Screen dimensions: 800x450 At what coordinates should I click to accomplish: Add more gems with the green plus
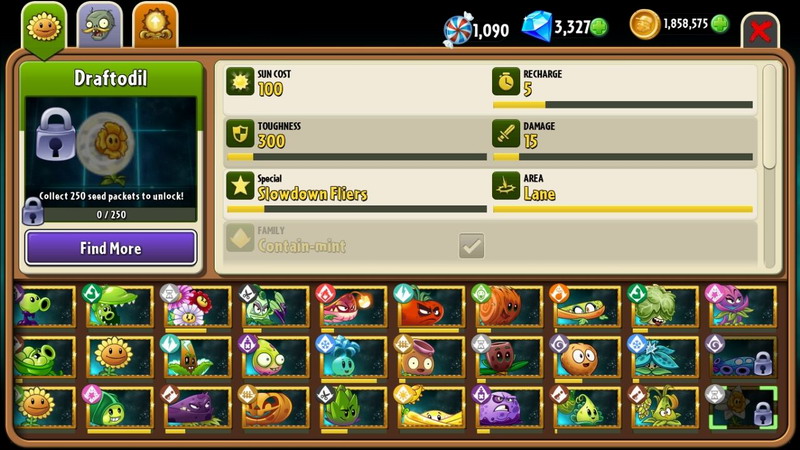click(x=599, y=27)
